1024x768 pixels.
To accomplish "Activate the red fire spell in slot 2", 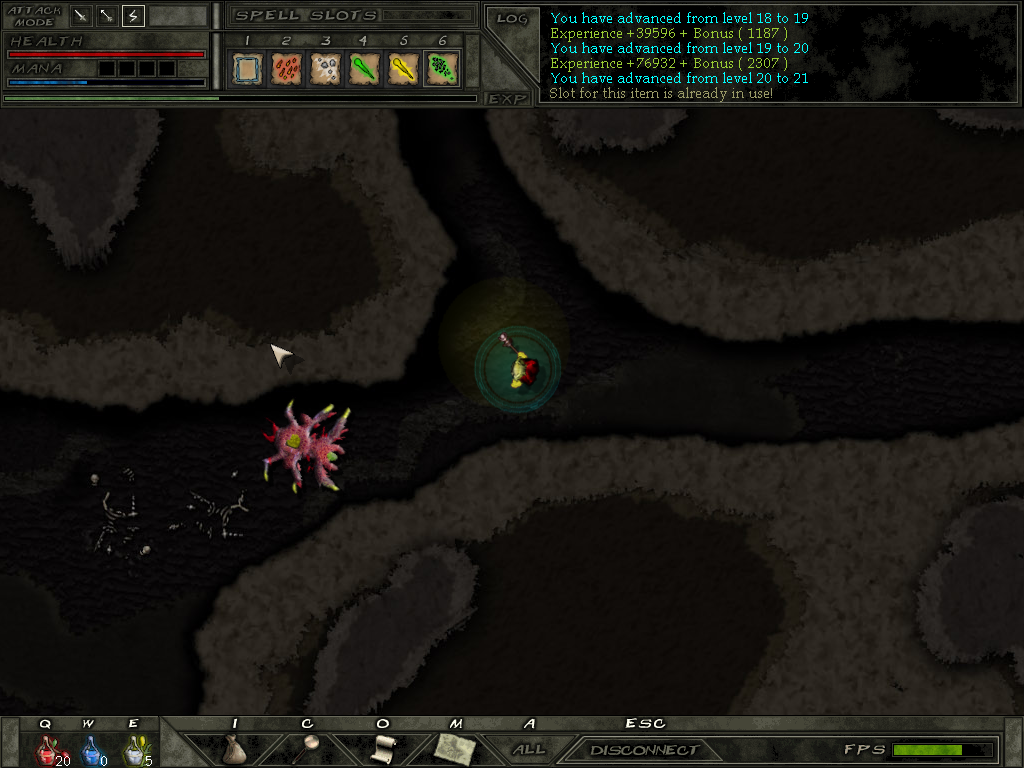I will 286,68.
